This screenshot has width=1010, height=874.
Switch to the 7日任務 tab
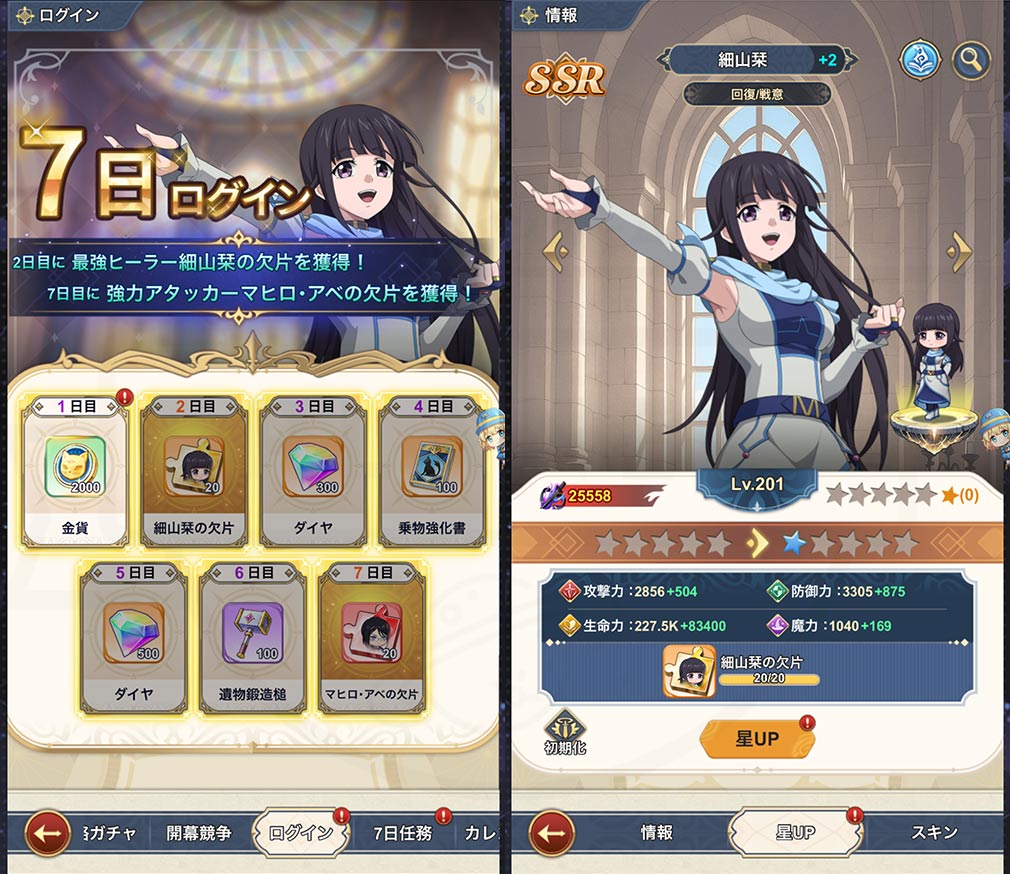401,832
